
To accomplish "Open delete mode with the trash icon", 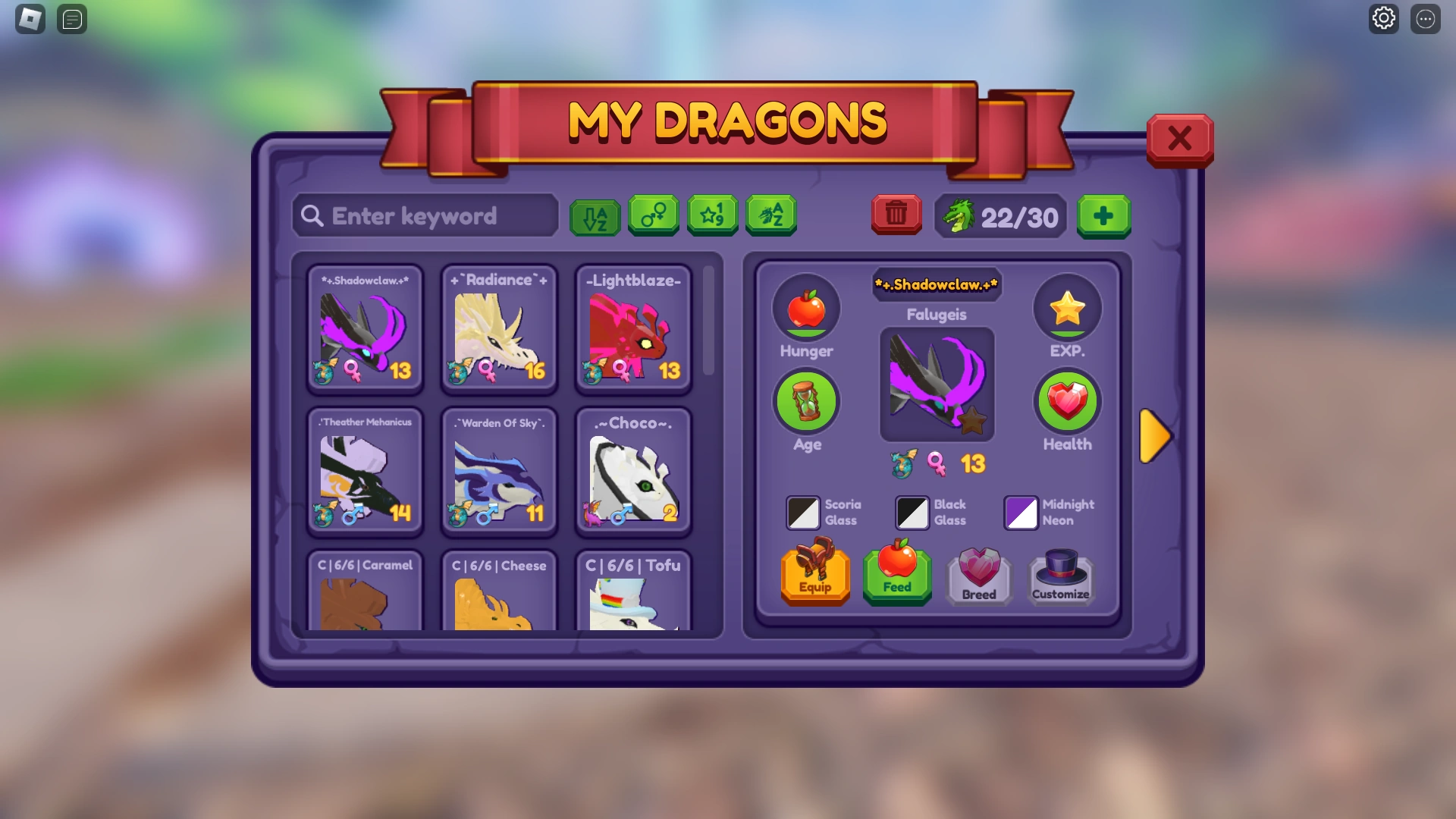I will tap(896, 215).
